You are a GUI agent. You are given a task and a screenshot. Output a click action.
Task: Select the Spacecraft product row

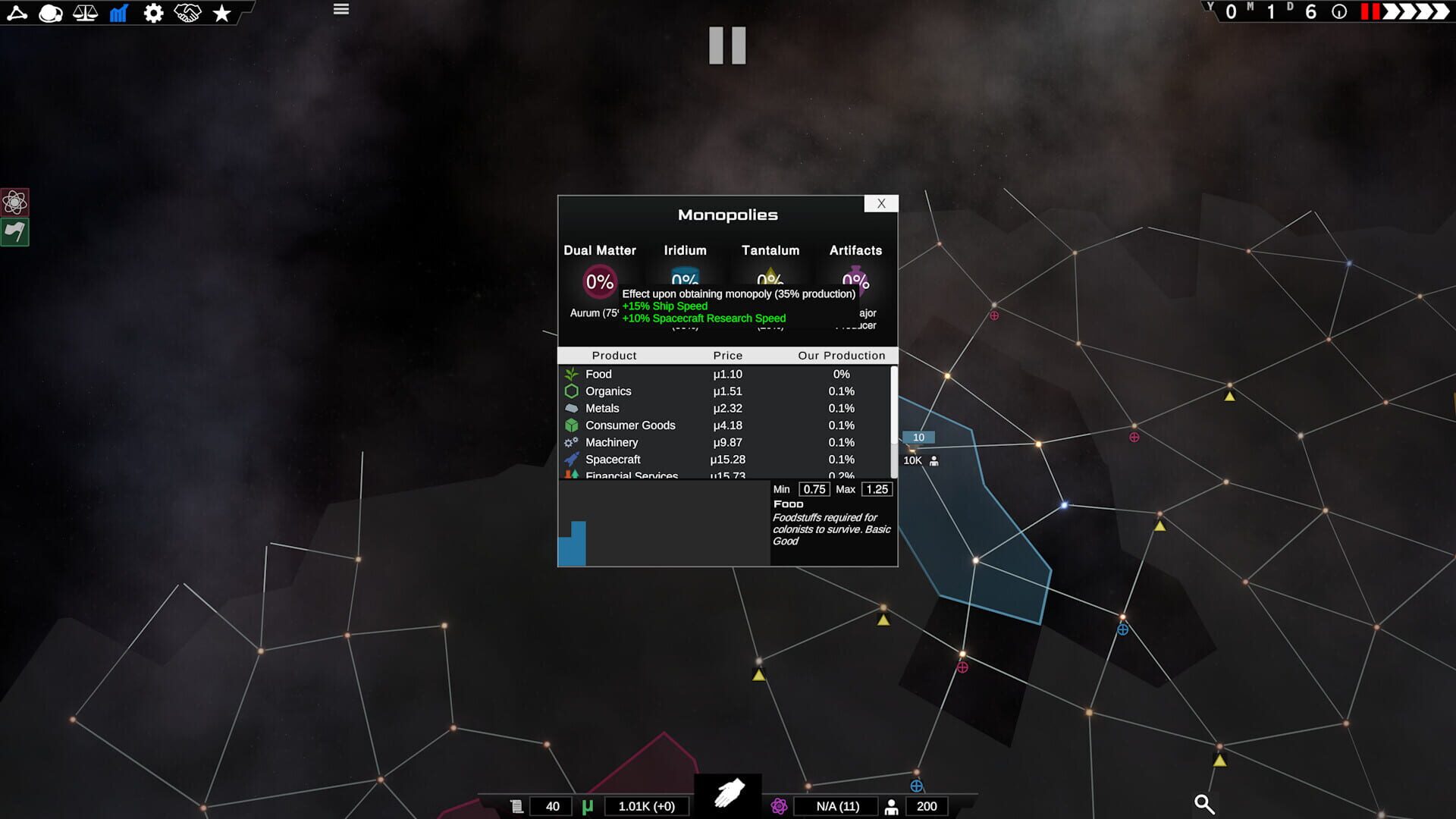[x=613, y=459]
